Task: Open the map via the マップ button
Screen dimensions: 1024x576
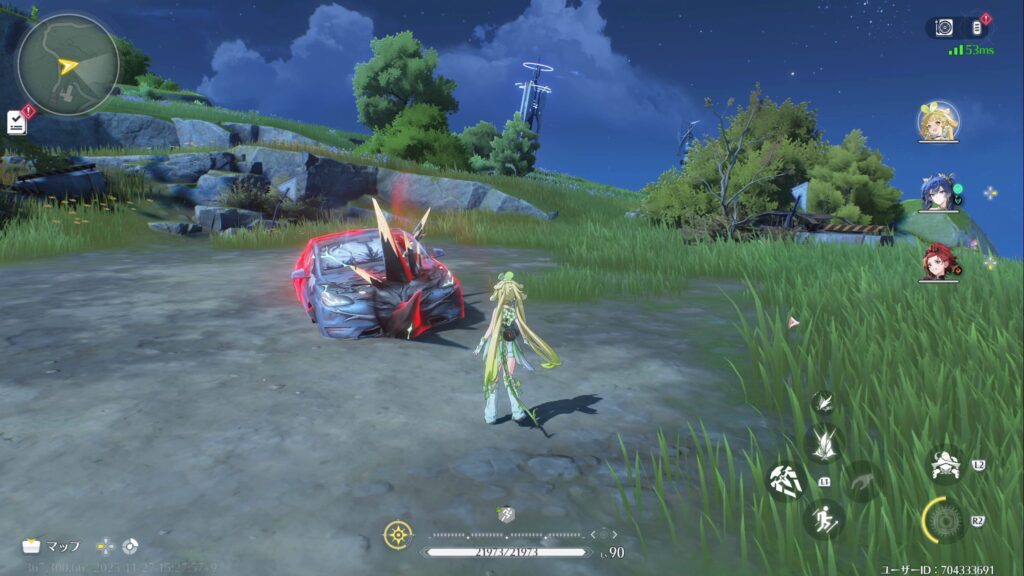Action: pos(52,546)
